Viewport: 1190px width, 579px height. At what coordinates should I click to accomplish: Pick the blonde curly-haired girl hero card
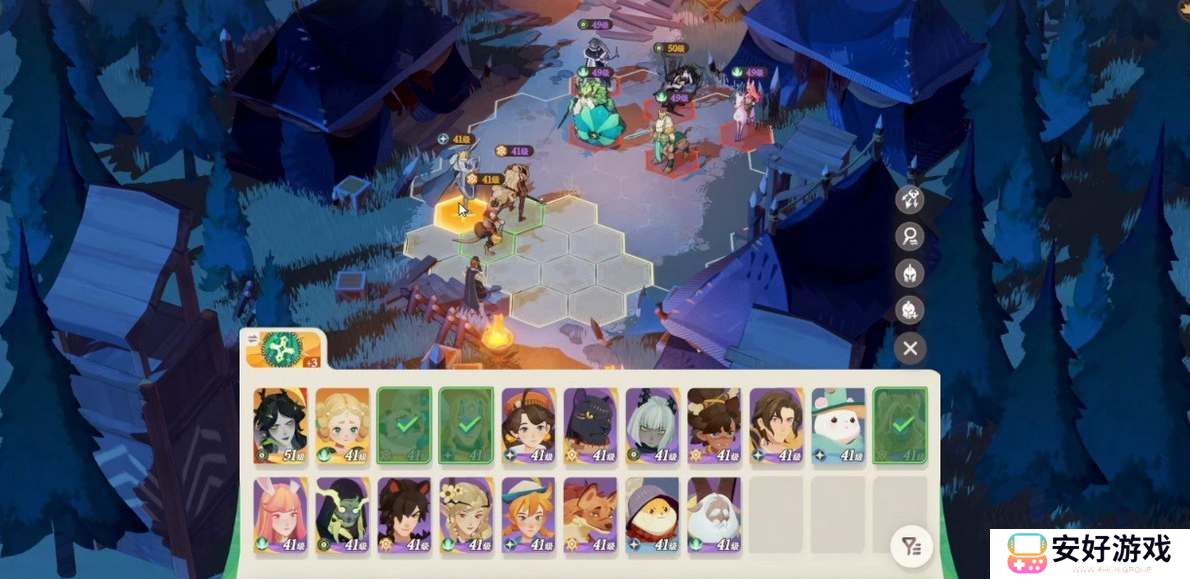[x=342, y=425]
